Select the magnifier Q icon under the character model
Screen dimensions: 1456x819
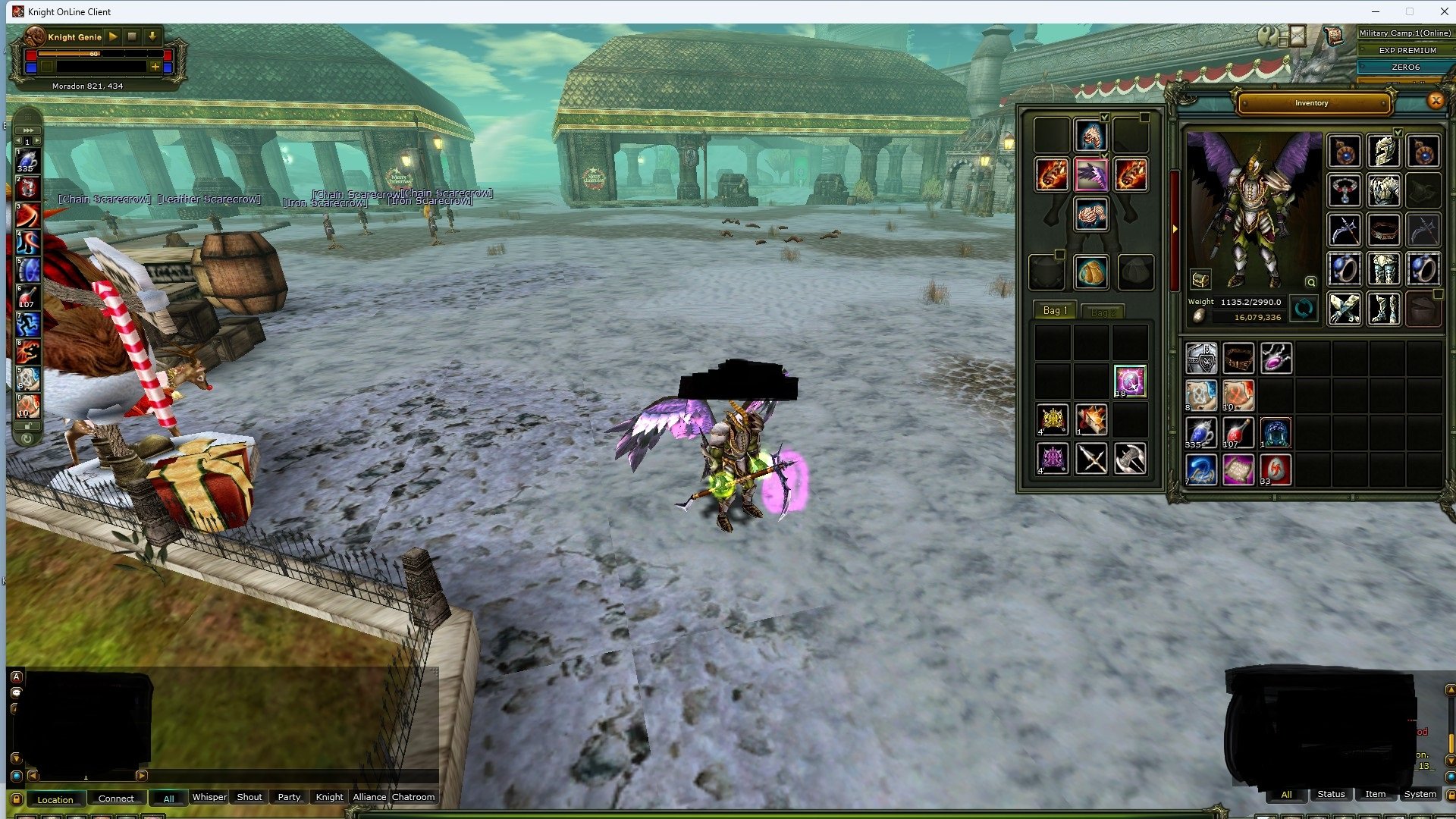1310,281
